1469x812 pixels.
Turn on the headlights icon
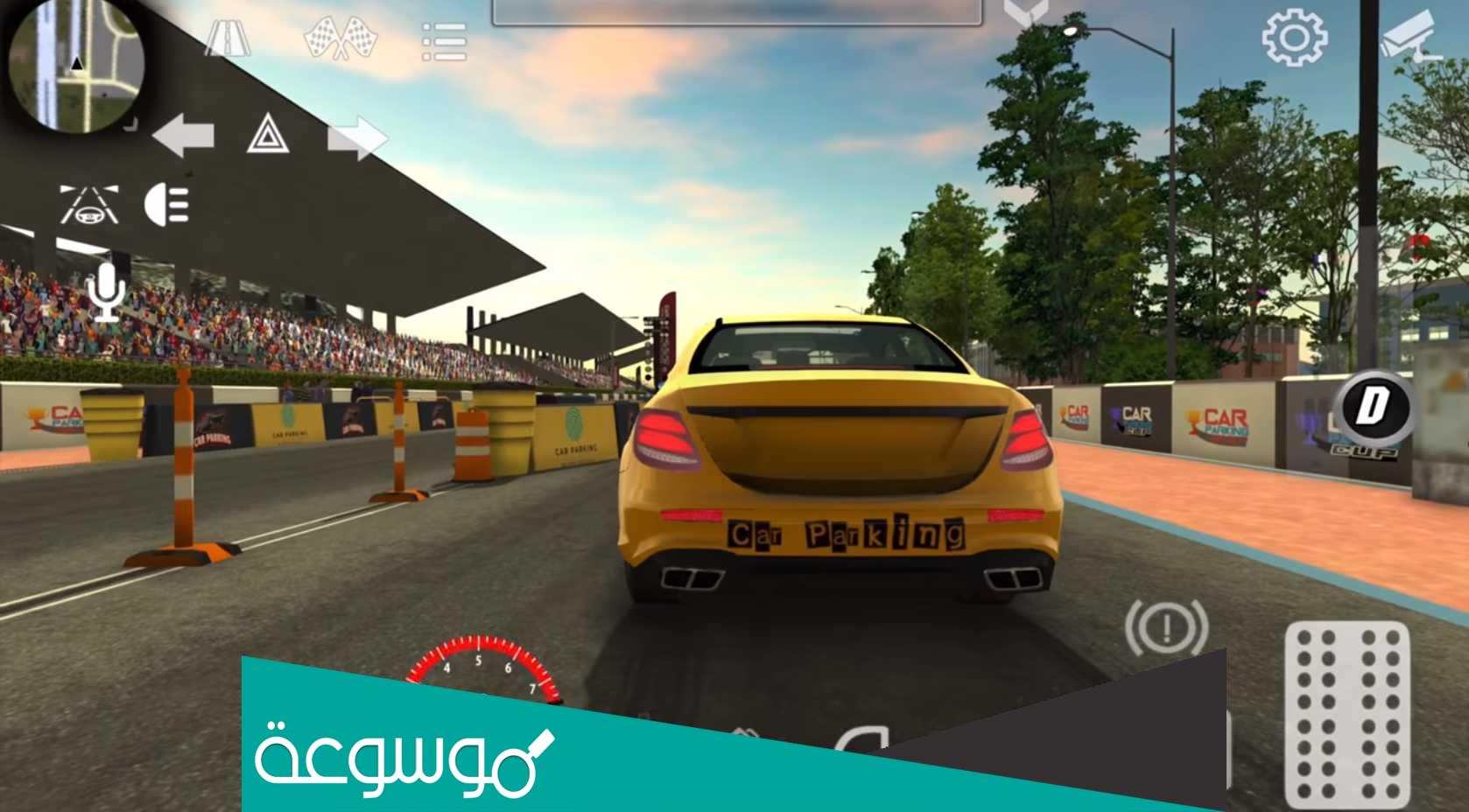(168, 204)
